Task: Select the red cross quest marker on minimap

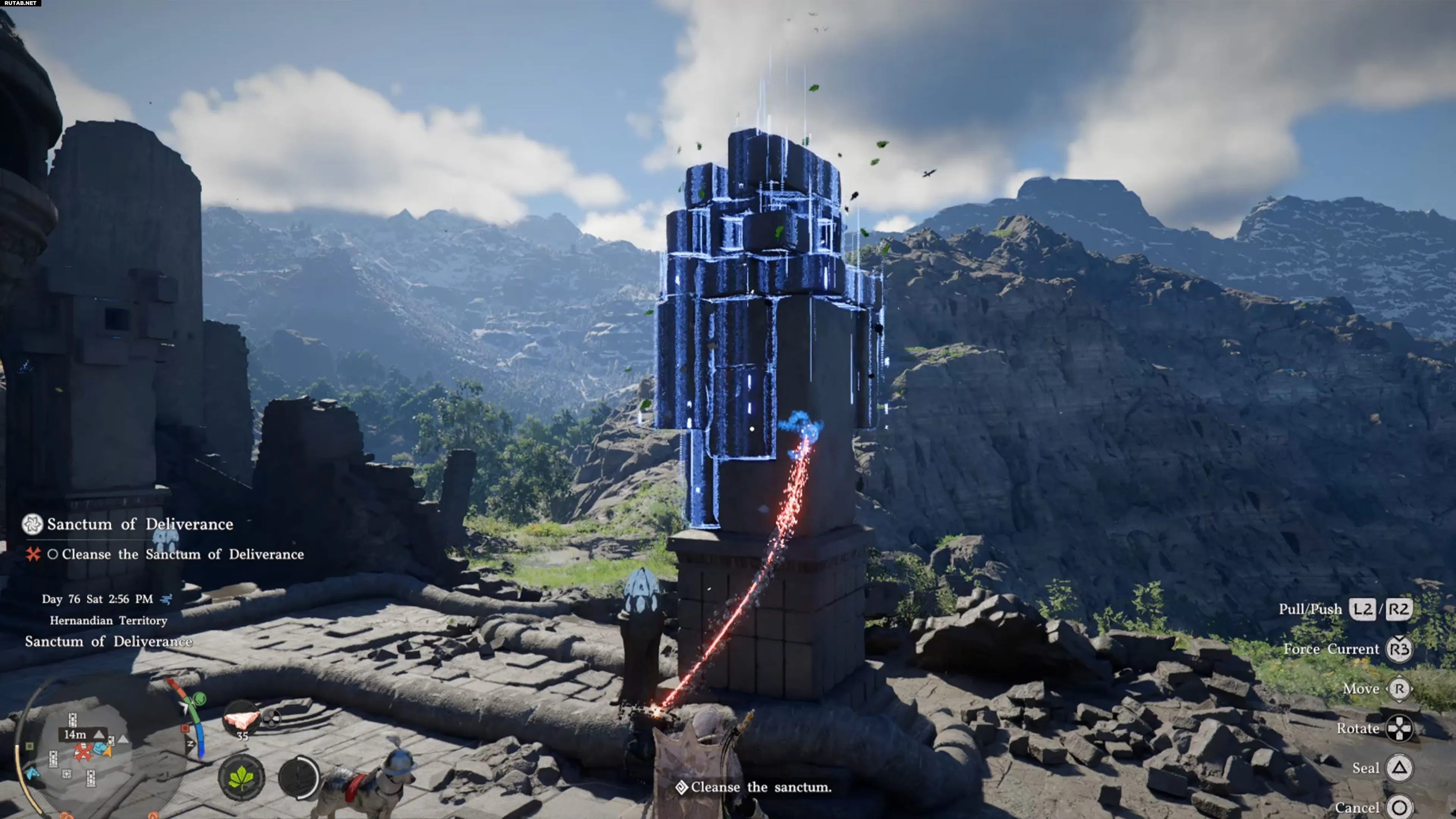Action: tap(84, 752)
